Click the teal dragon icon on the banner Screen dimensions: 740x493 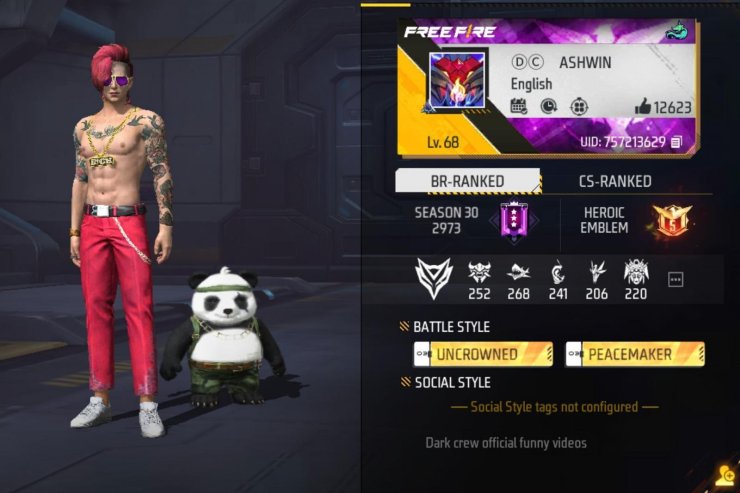677,31
